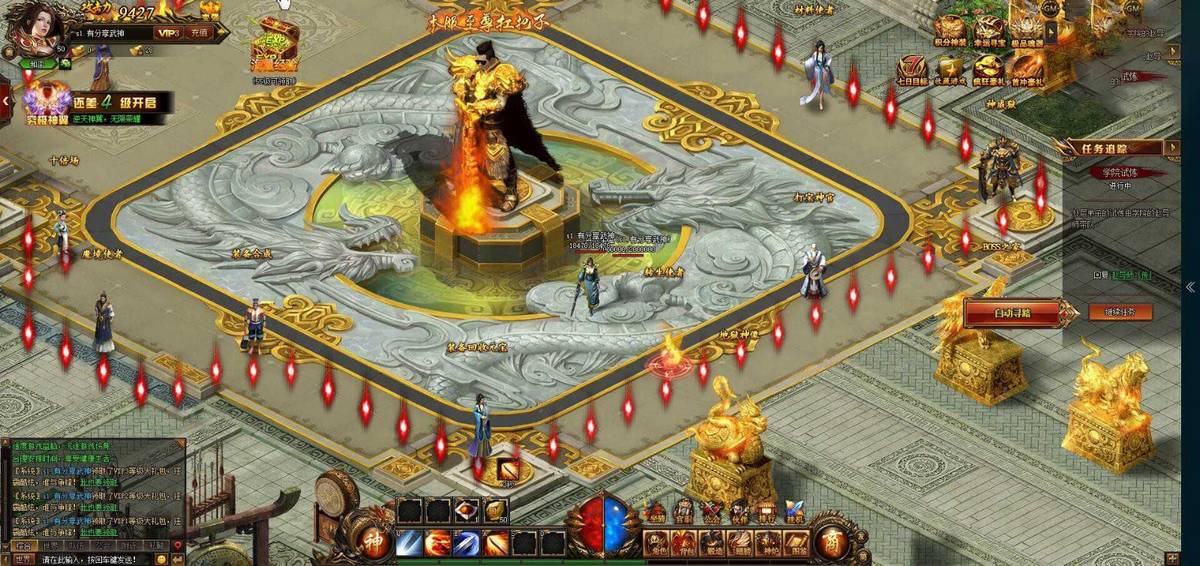Open the VIP3 privileges button

pyautogui.click(x=167, y=33)
